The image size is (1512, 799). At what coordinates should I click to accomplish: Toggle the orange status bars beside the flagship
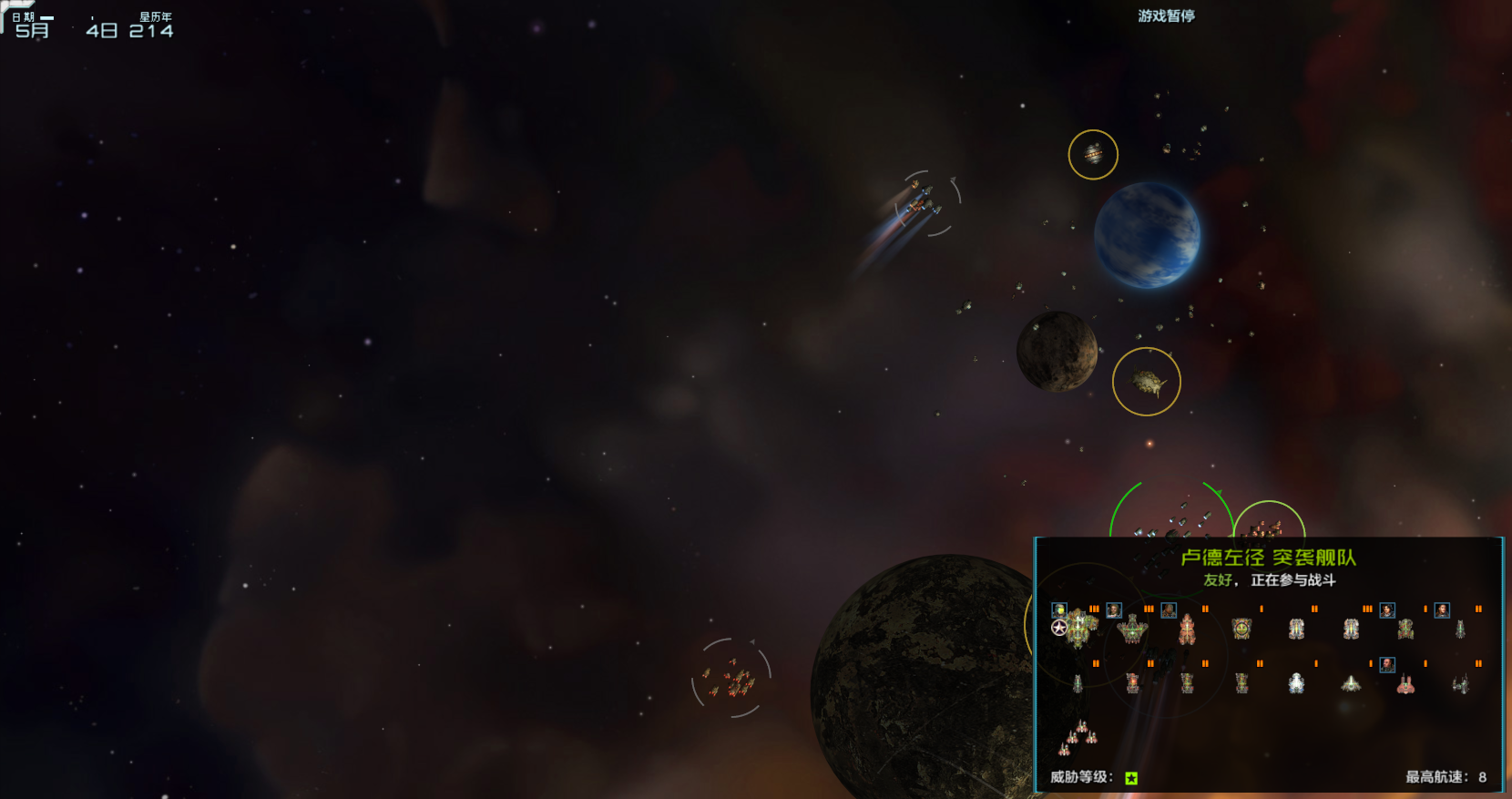pos(1095,609)
